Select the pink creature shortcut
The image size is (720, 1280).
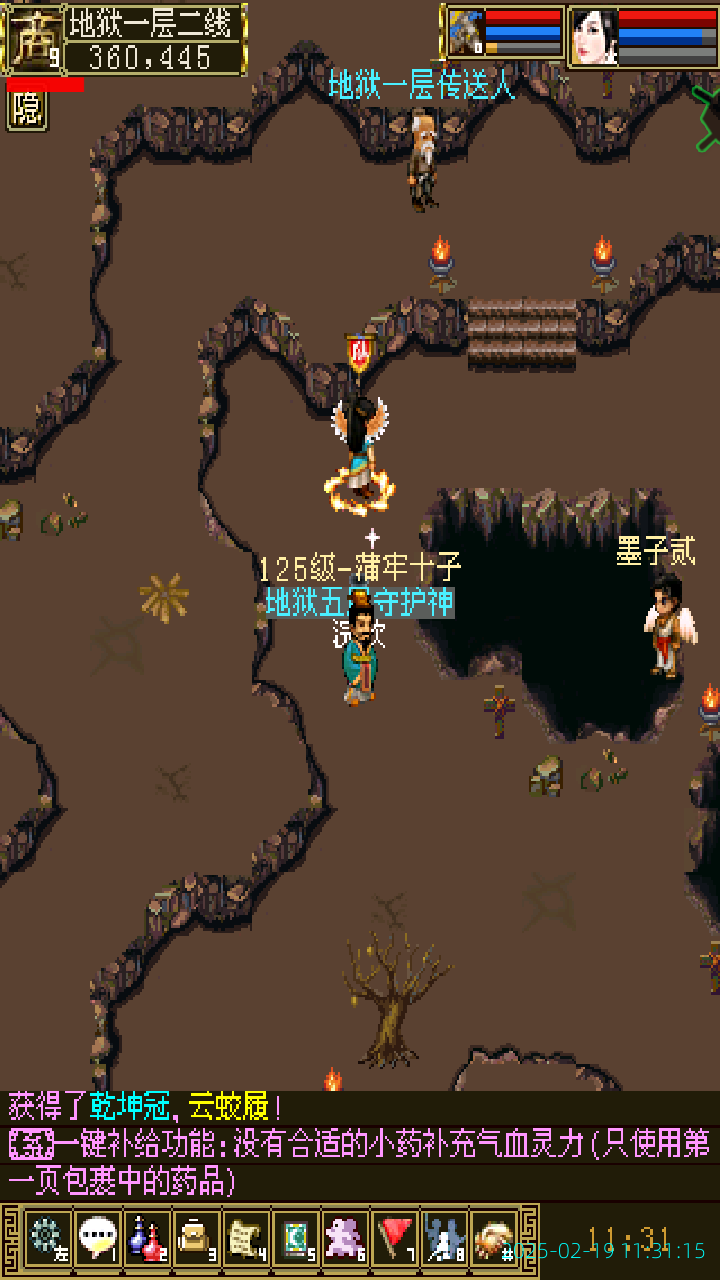point(346,1238)
